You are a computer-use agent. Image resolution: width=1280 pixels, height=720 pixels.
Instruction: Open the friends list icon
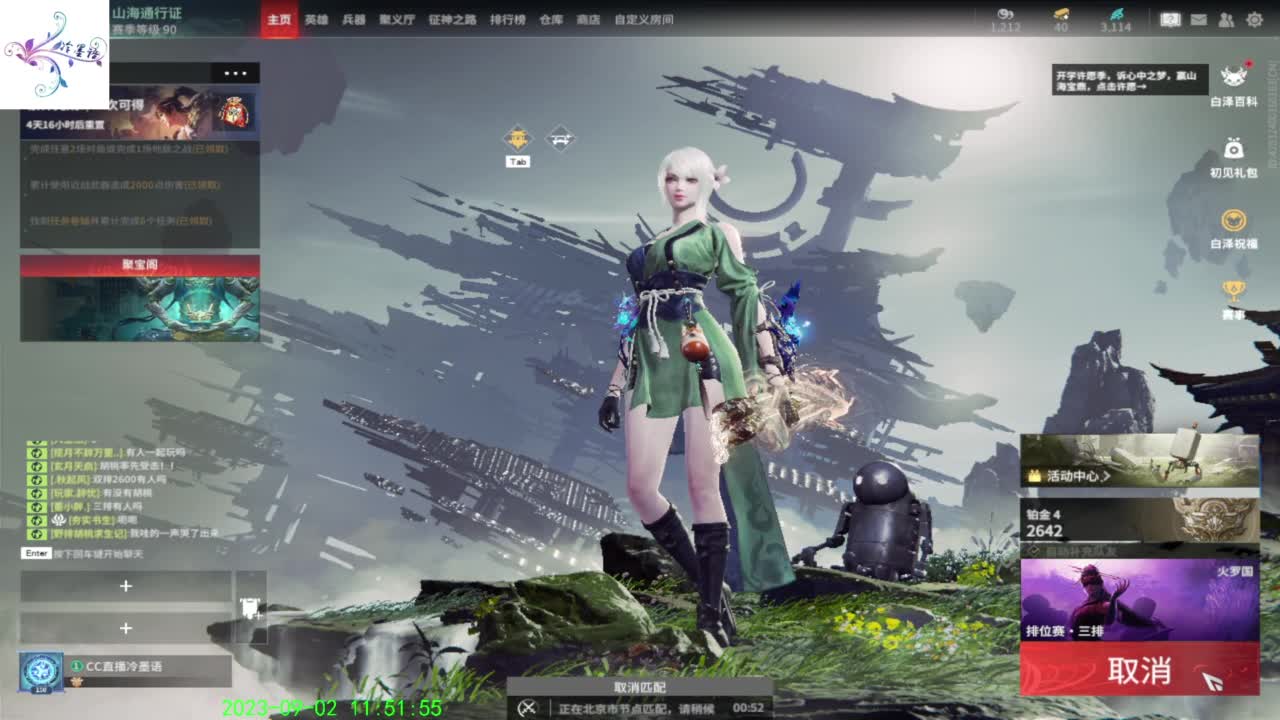tap(1228, 19)
